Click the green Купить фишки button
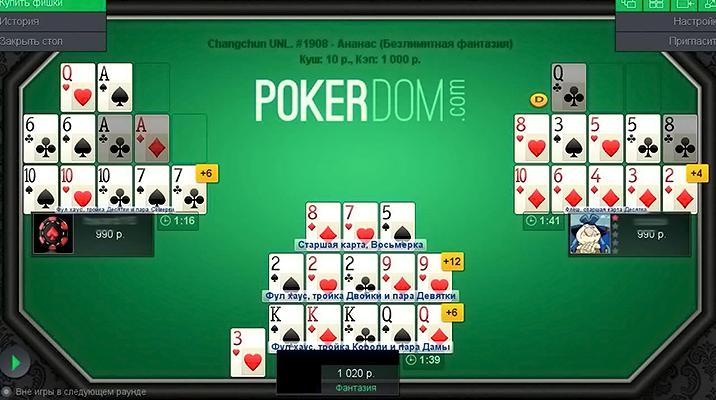This screenshot has width=716, height=400. coord(50,4)
